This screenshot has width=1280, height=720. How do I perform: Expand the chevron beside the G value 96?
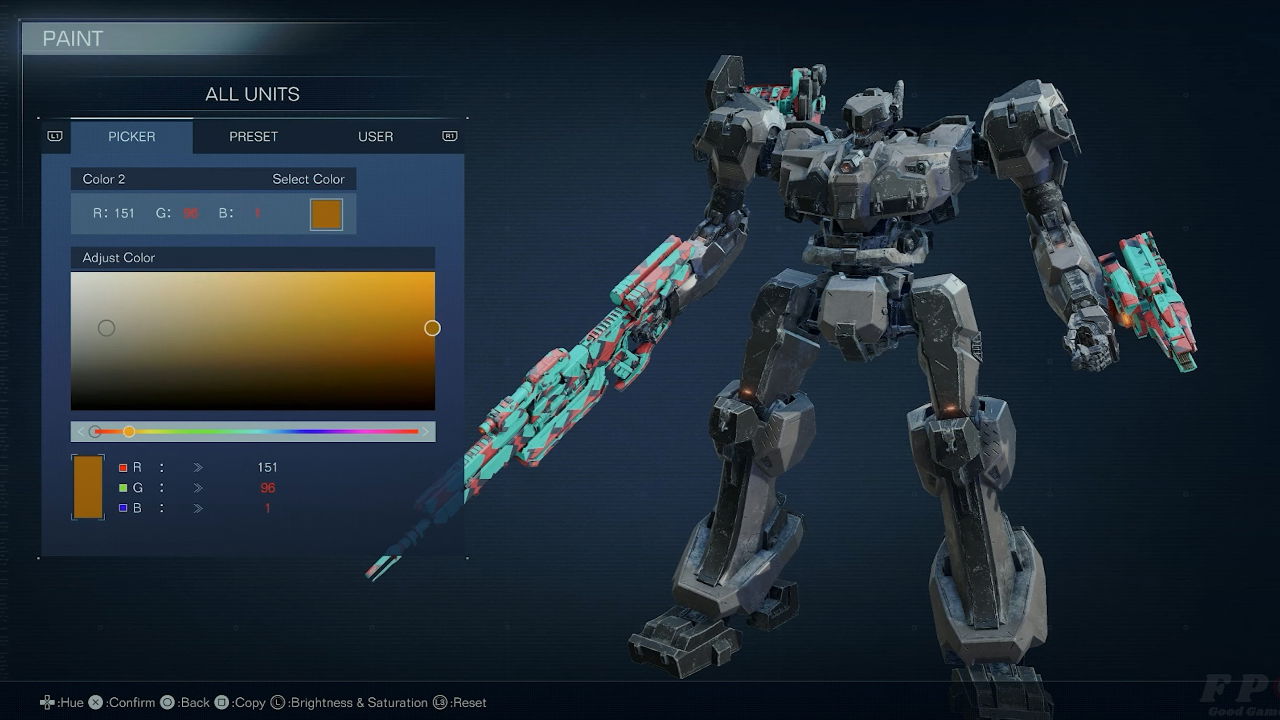coord(198,487)
